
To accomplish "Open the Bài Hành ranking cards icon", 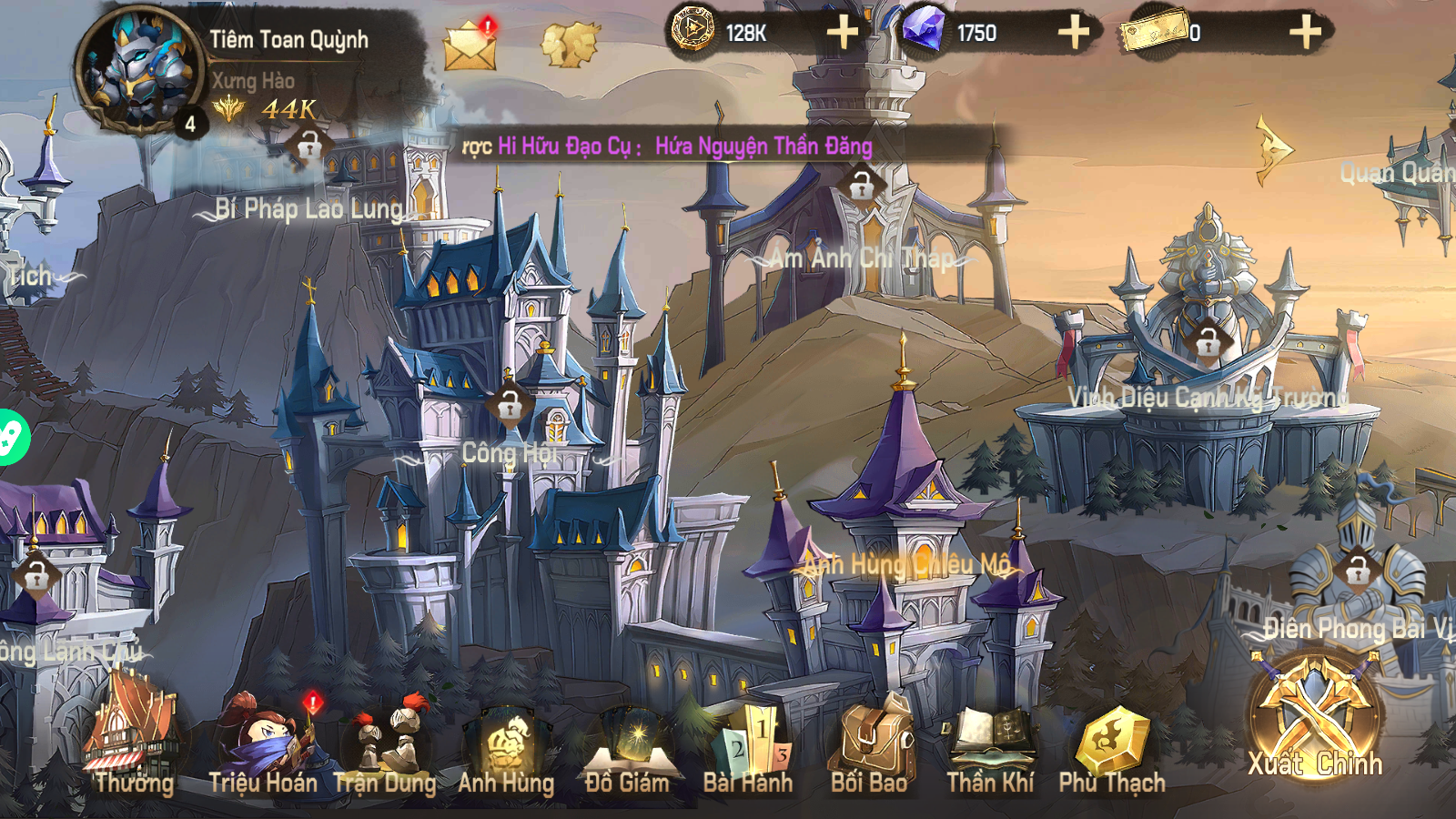I will click(x=750, y=737).
